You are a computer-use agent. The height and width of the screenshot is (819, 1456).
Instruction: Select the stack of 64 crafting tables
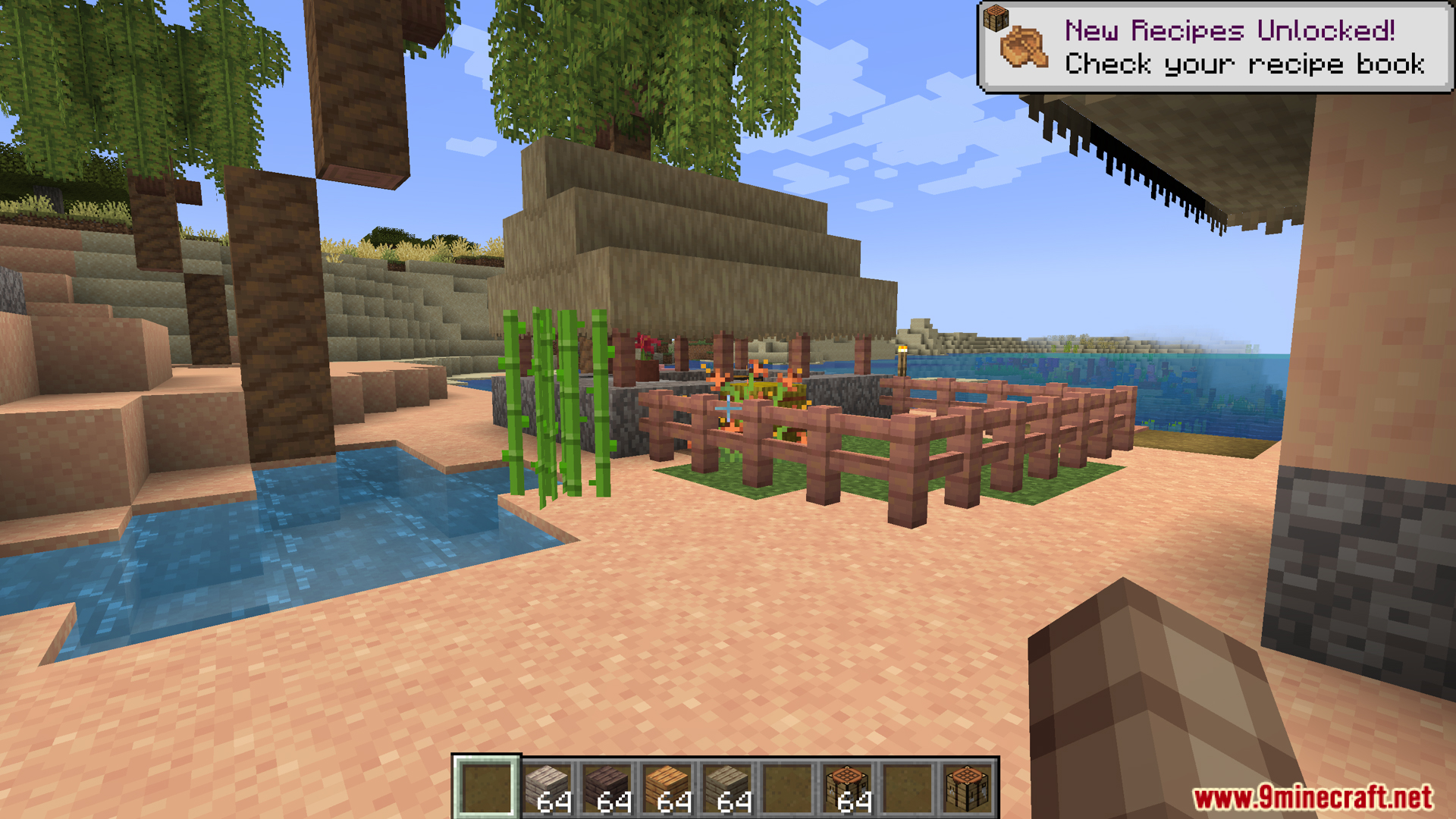click(x=847, y=788)
